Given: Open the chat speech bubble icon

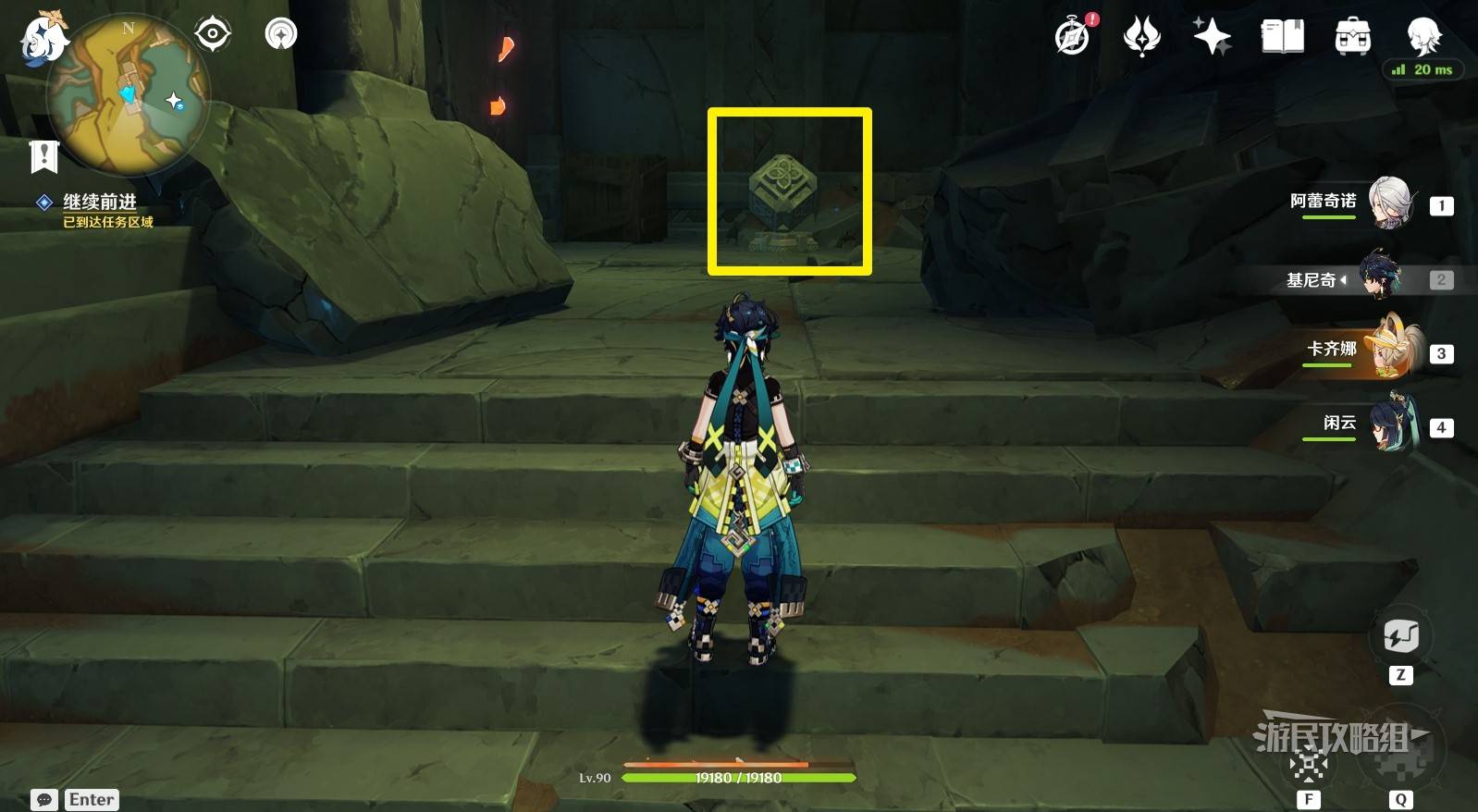Looking at the screenshot, I should point(44,799).
